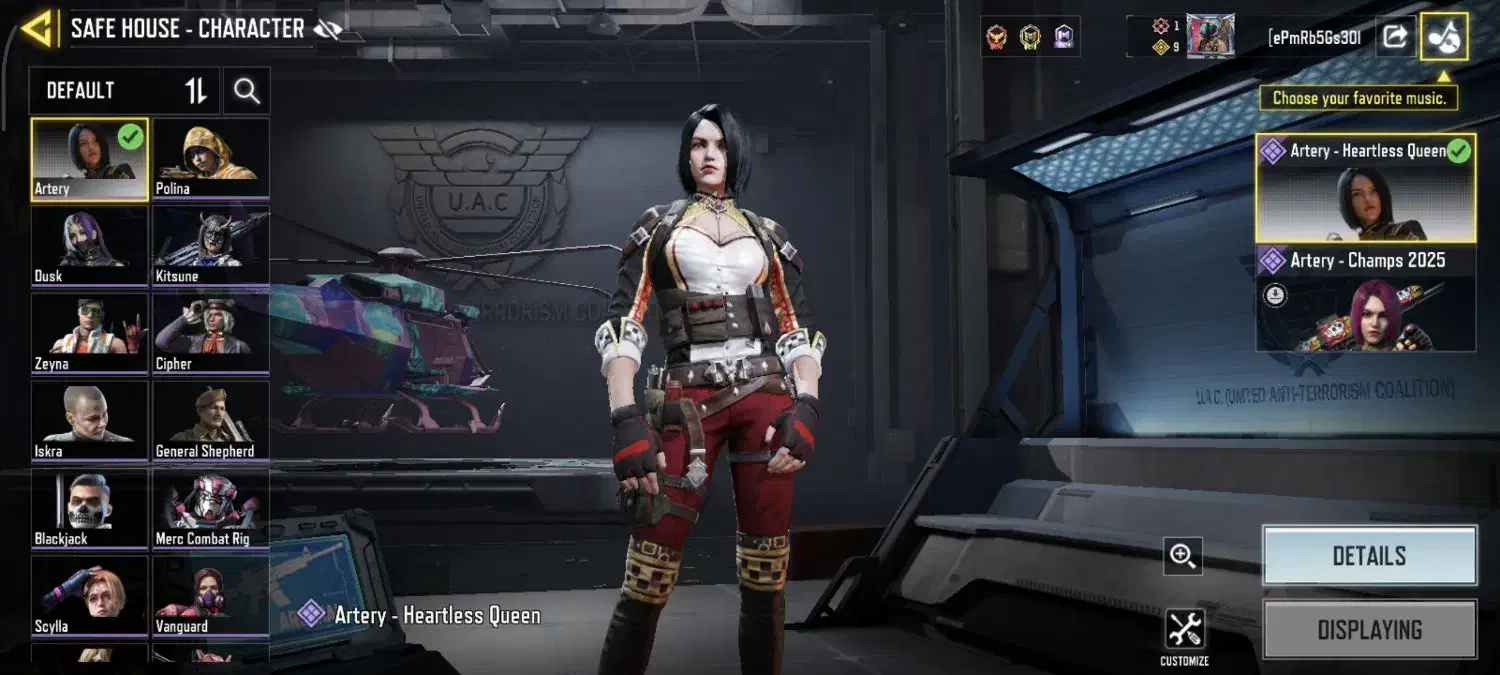
Task: Toggle the hide-interface eye icon
Action: coord(327,29)
